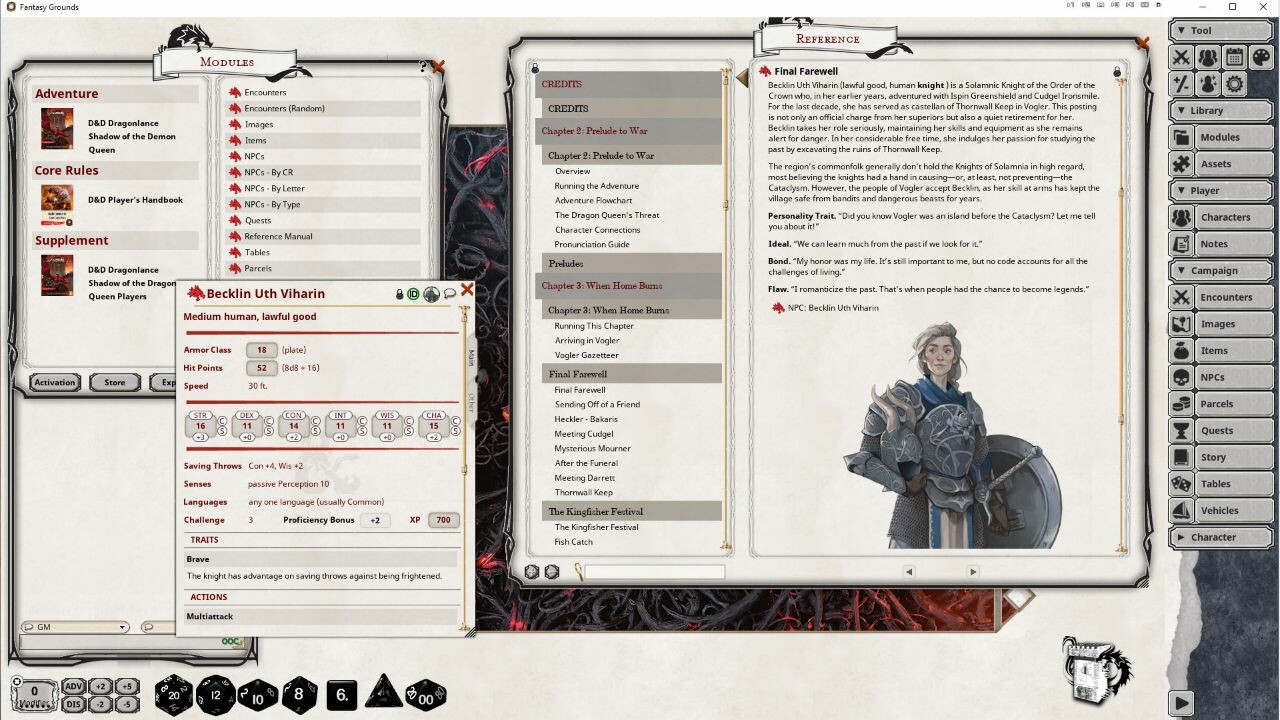Collapse the Tool sidebar section

(1181, 29)
